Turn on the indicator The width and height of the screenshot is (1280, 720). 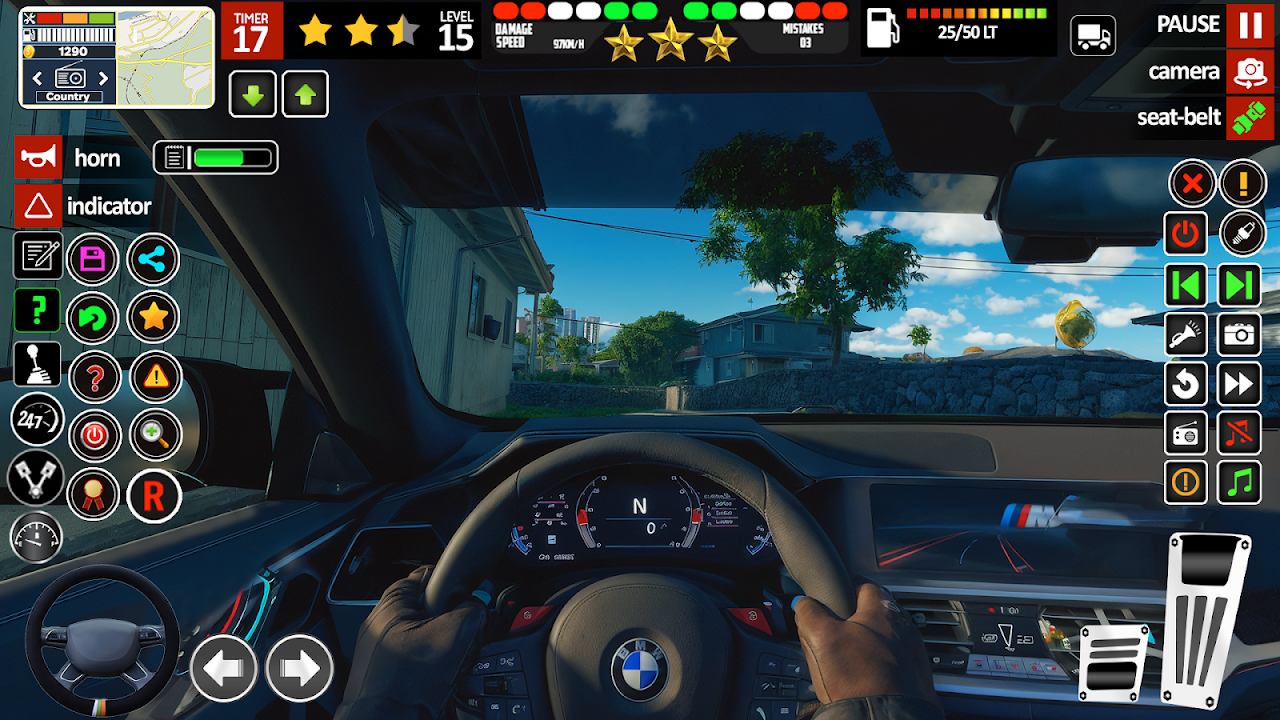pyautogui.click(x=39, y=206)
